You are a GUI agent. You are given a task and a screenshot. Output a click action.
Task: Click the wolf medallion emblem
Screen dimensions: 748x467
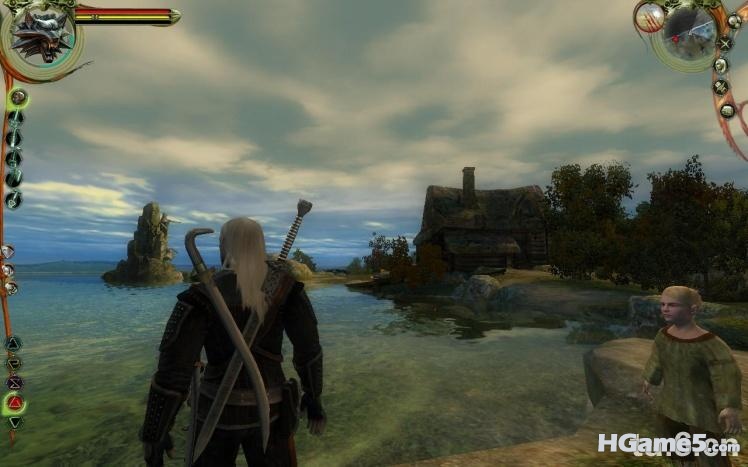40,36
